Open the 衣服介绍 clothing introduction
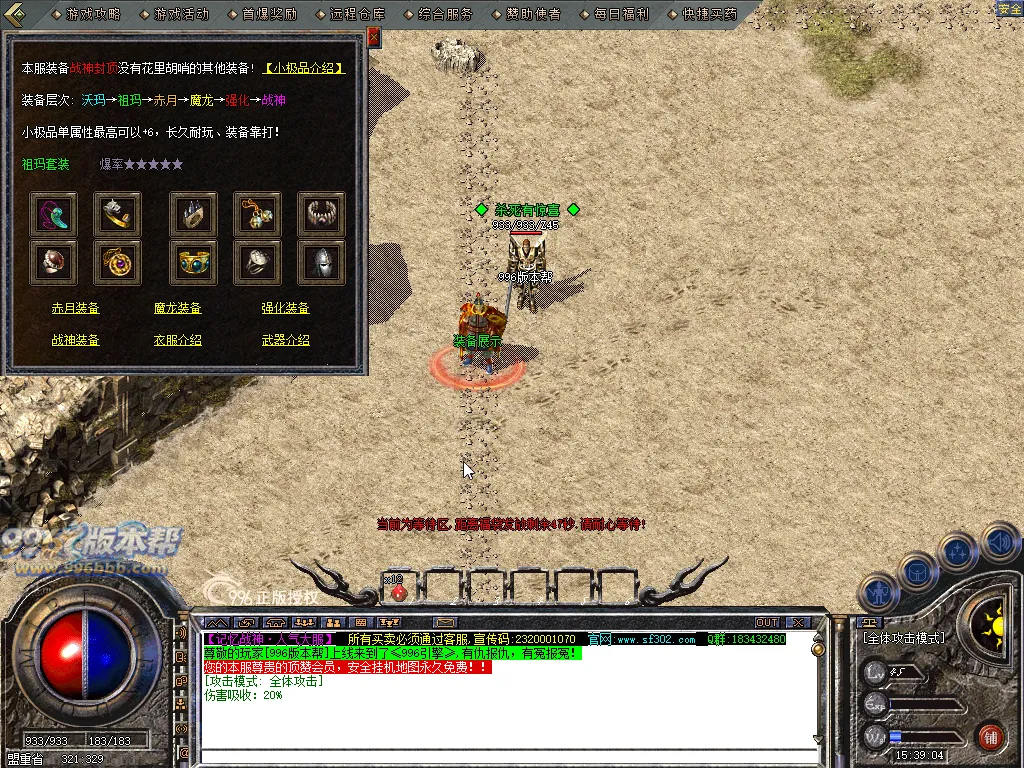The image size is (1024, 768). tap(178, 341)
